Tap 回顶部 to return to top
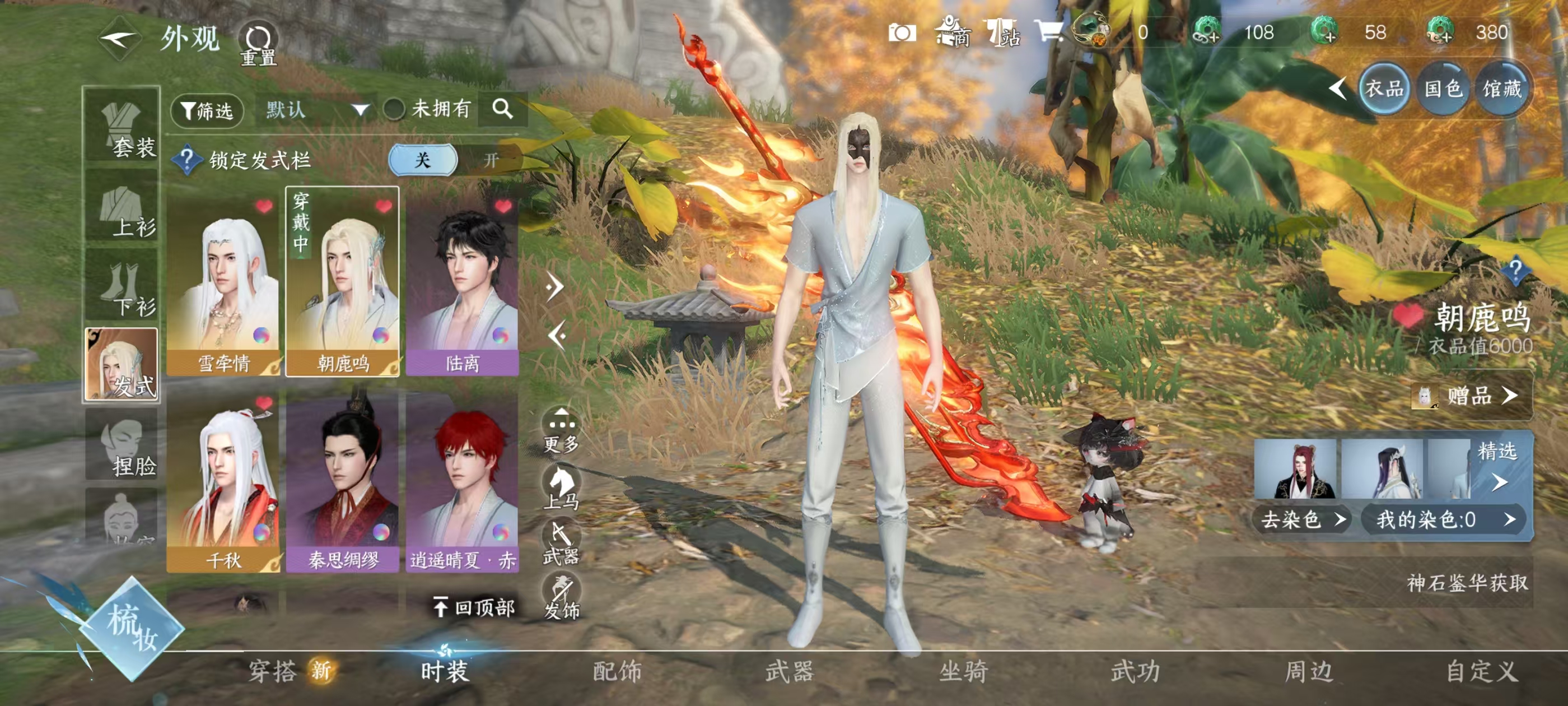 coord(475,607)
